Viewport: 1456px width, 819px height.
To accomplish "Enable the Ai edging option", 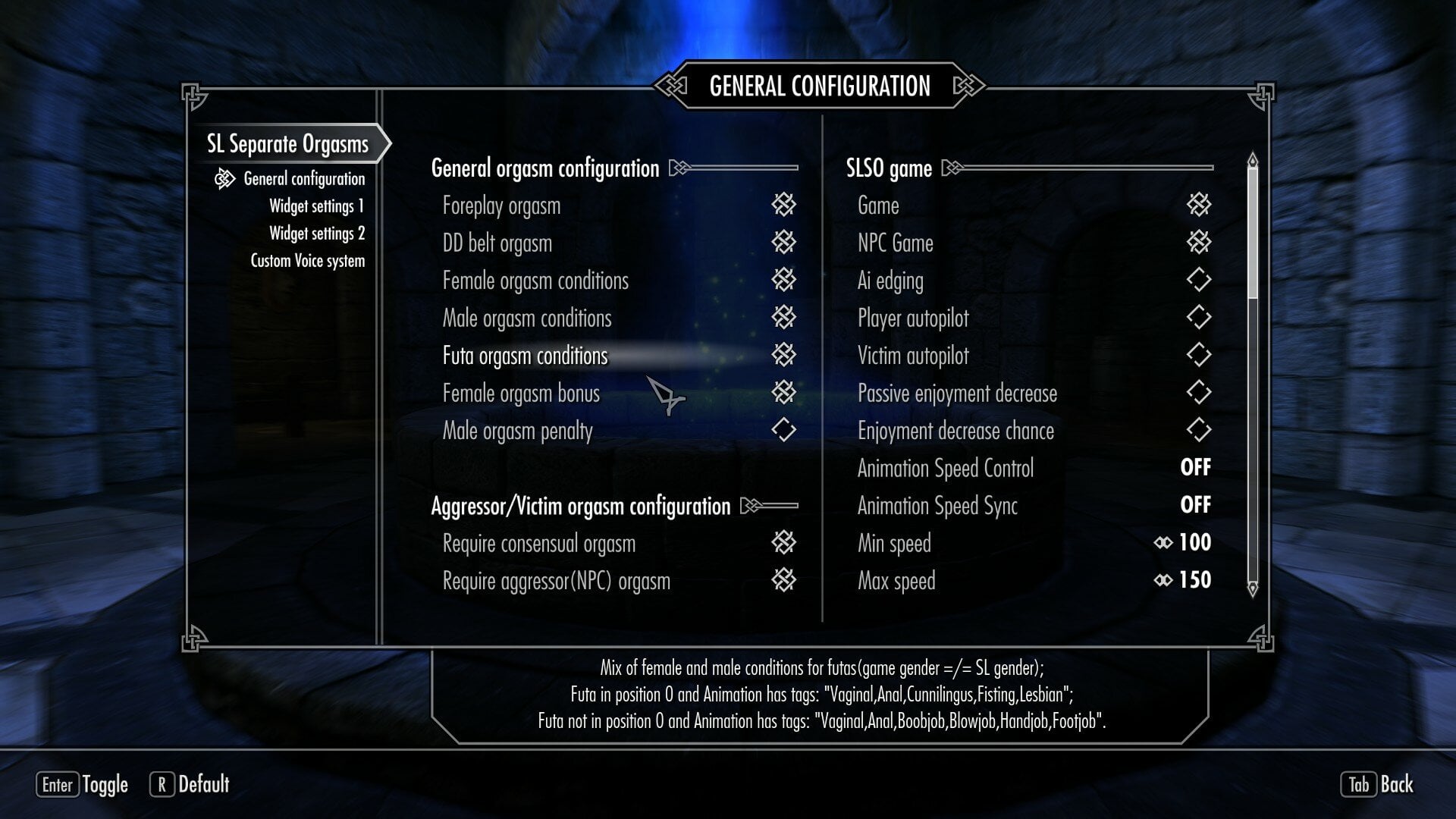I will pyautogui.click(x=1198, y=281).
